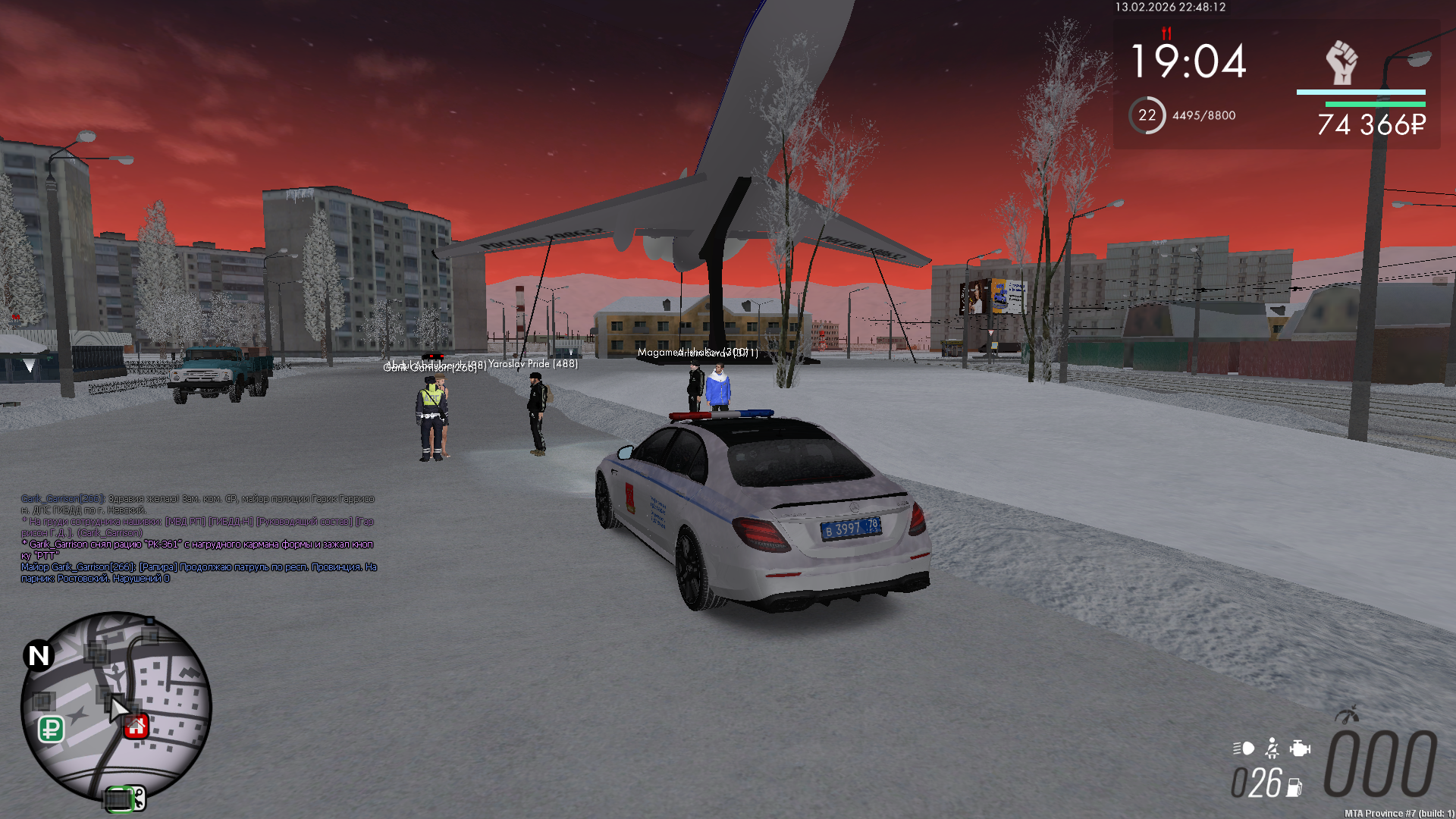Toggle the headlights indicator icon
This screenshot has width=1456, height=819.
[x=1244, y=748]
